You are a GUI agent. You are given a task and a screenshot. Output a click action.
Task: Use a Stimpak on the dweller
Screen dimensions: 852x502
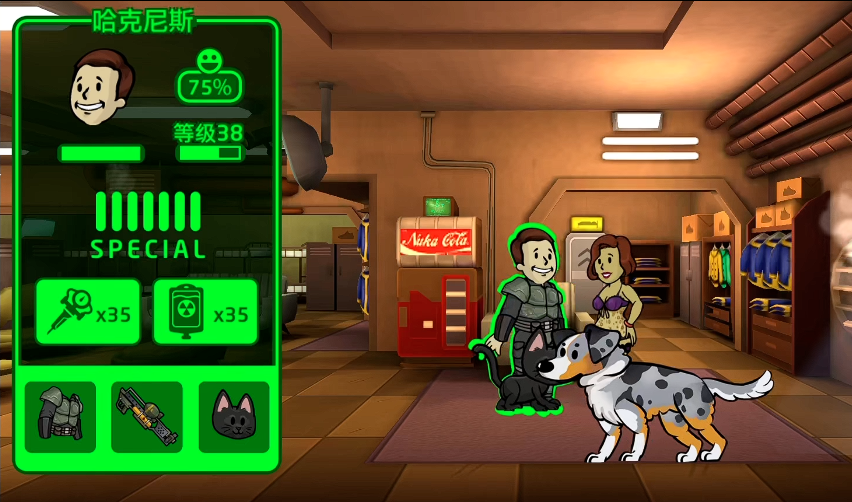click(89, 312)
